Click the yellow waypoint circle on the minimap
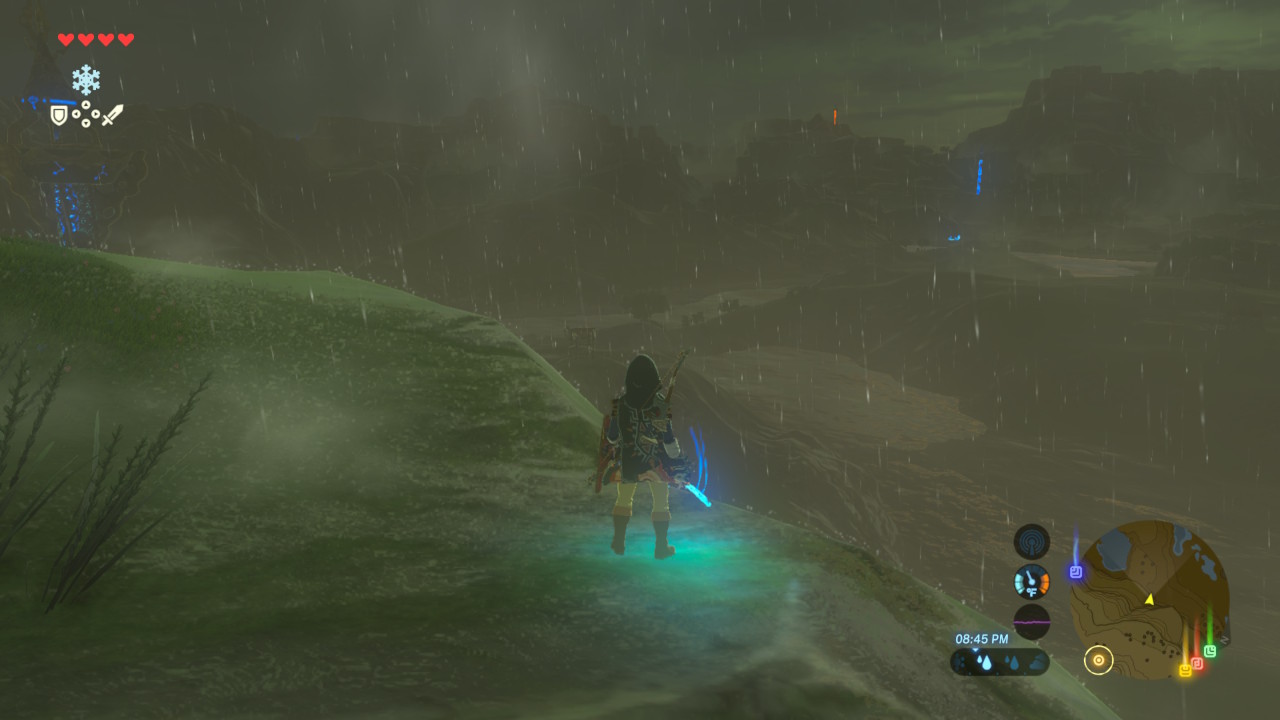Image resolution: width=1280 pixels, height=720 pixels. point(1099,659)
